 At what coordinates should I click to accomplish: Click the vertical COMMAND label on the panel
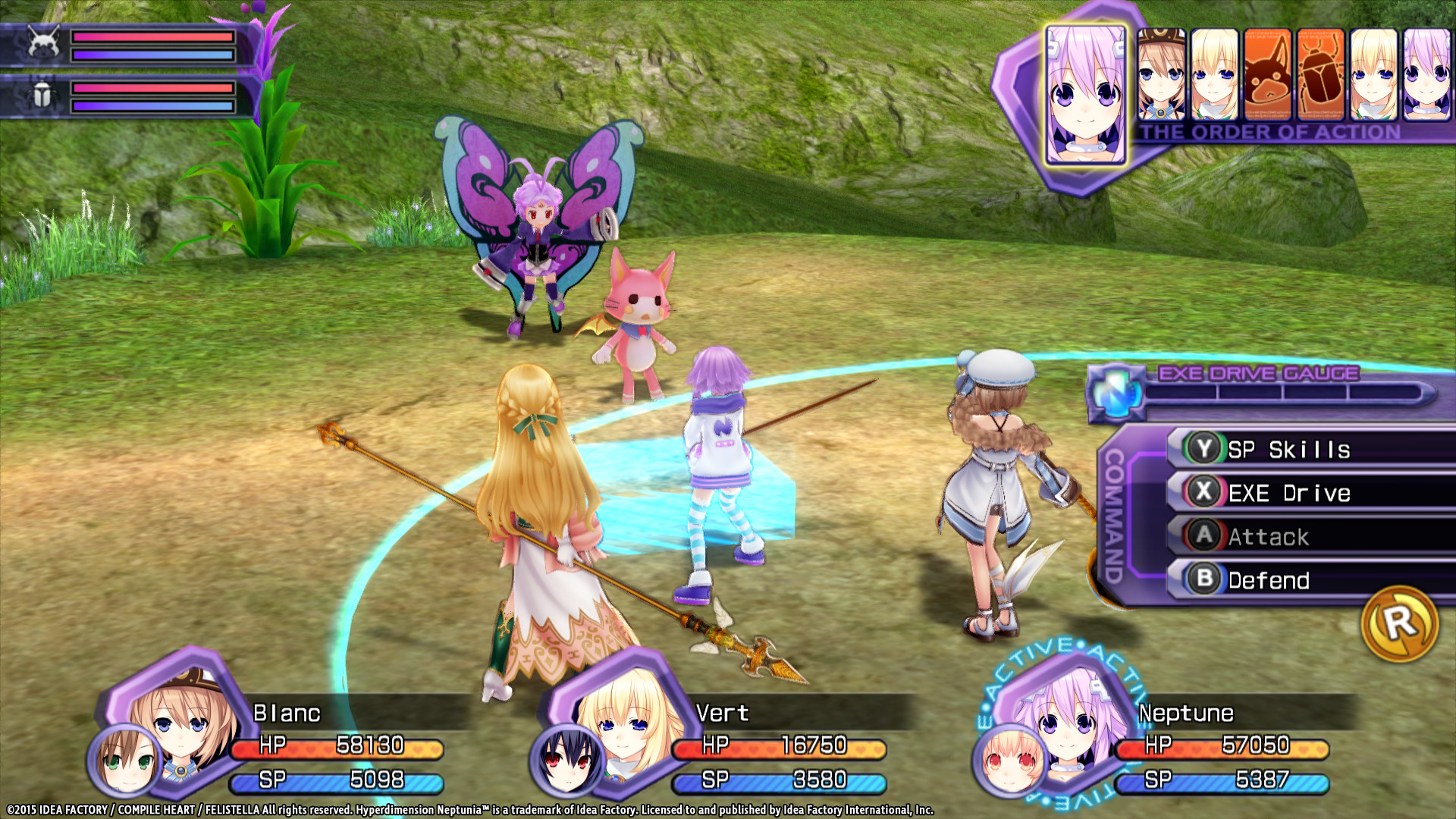[x=1112, y=516]
